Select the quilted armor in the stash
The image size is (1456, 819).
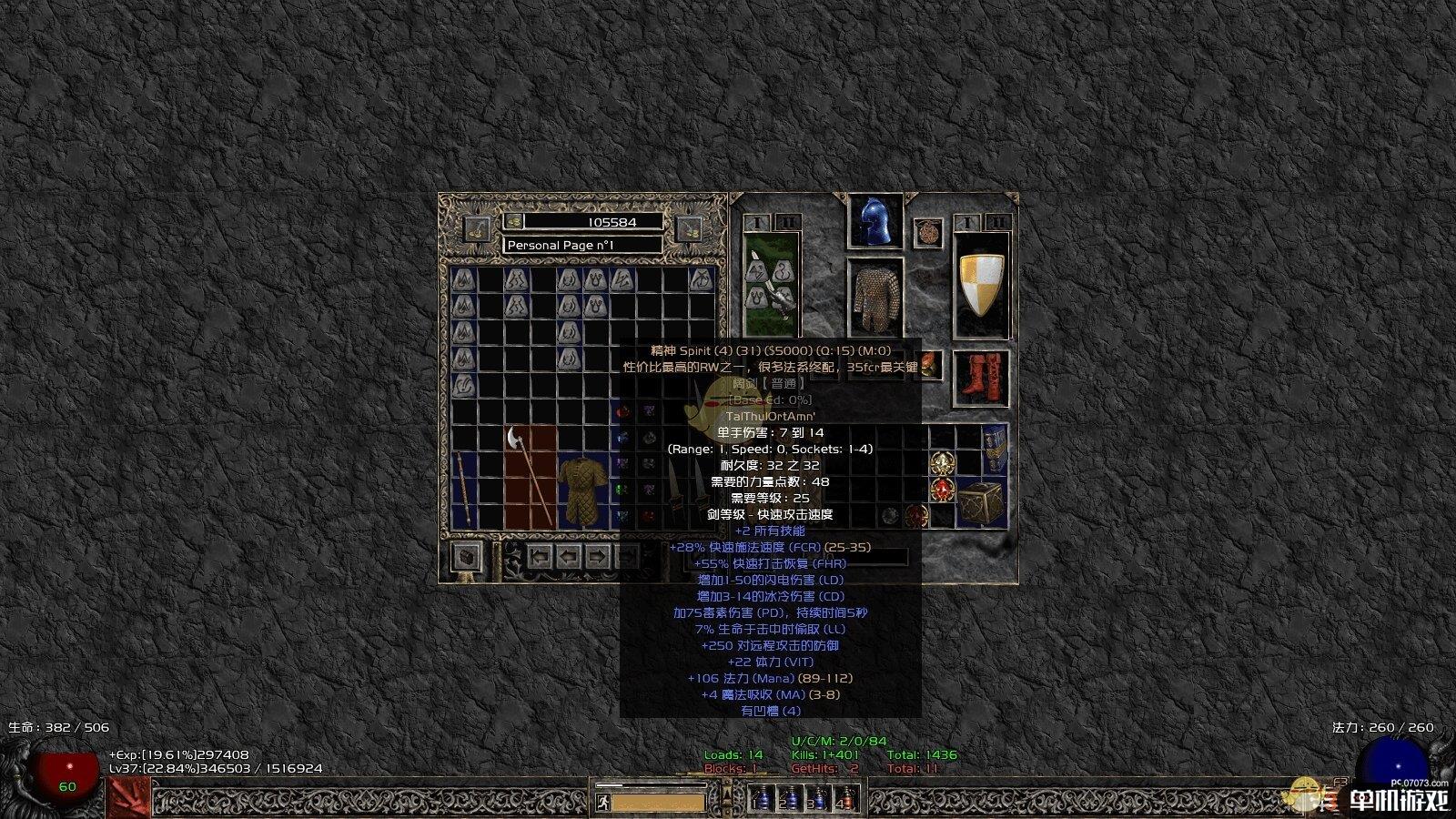click(582, 491)
